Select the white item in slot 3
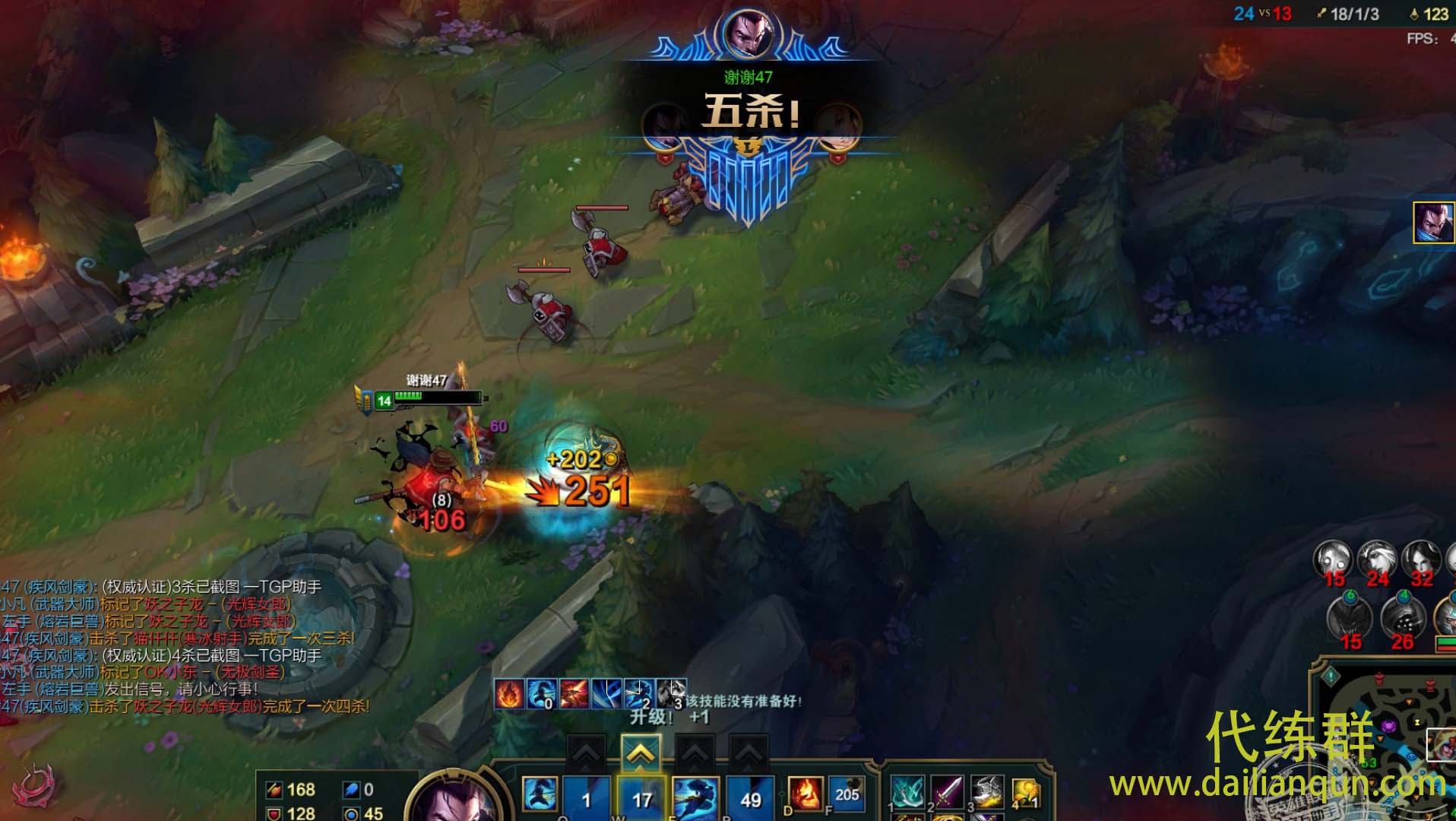This screenshot has height=821, width=1456. pos(986,793)
